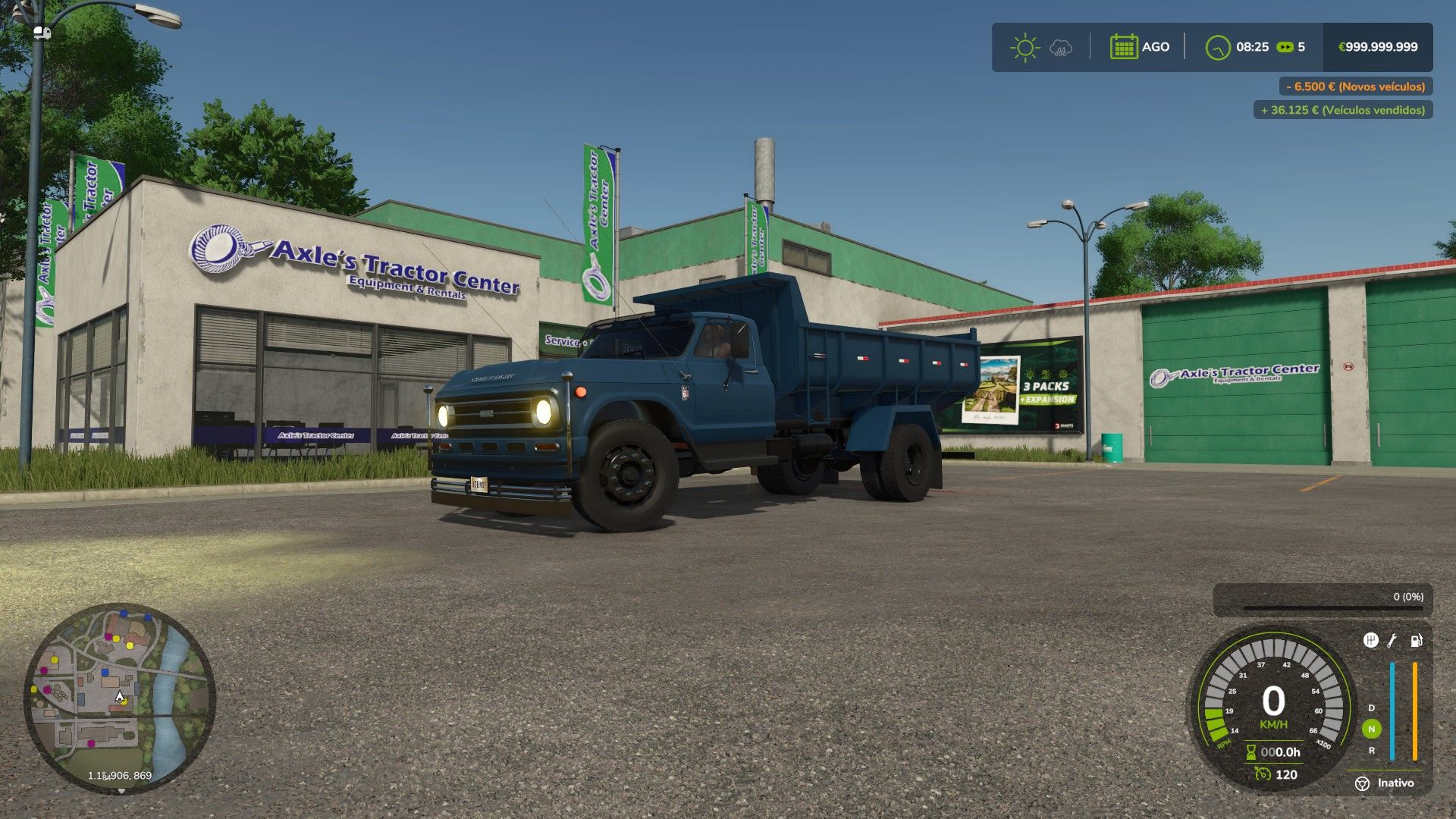Click the steering wheel Inativo icon
This screenshot has height=819, width=1456.
click(1362, 783)
